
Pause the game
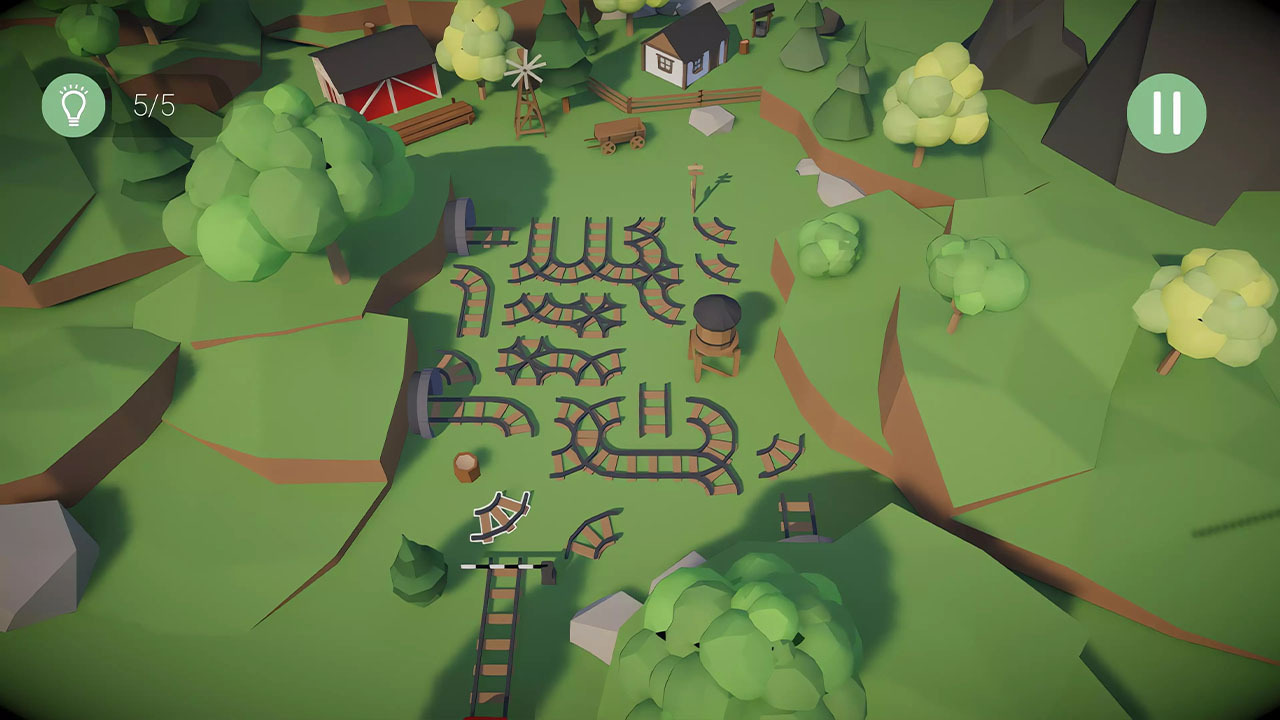tap(1166, 113)
